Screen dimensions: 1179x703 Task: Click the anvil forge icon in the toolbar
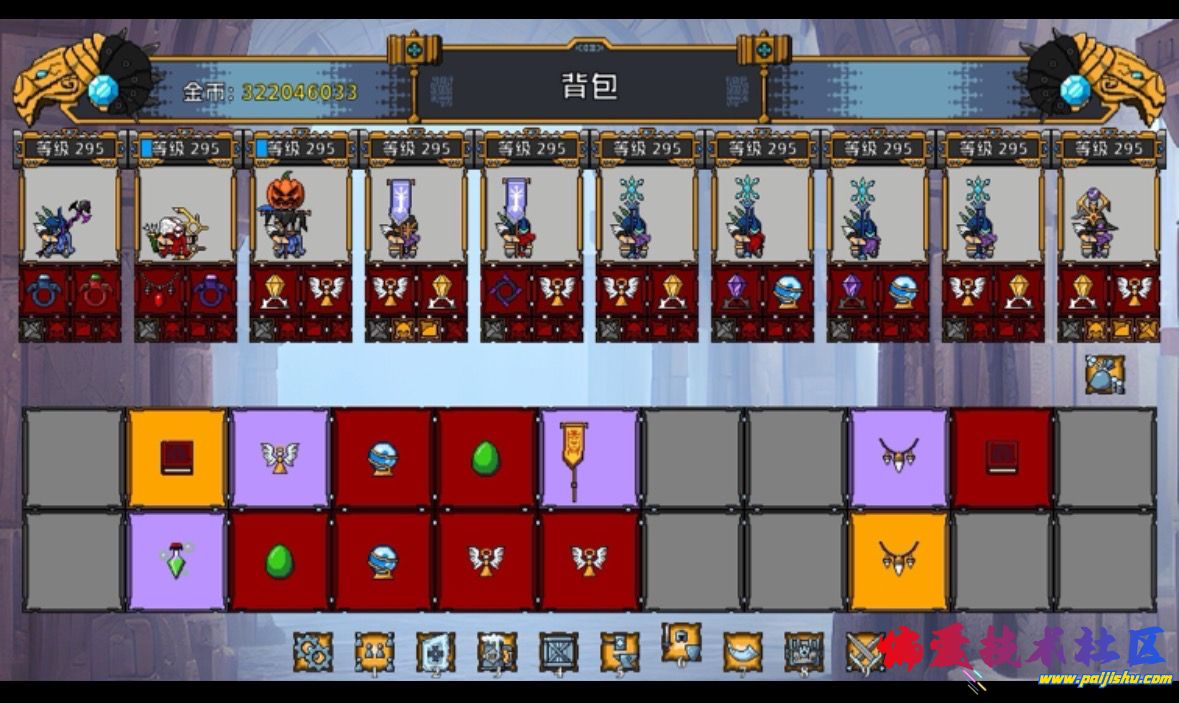620,652
